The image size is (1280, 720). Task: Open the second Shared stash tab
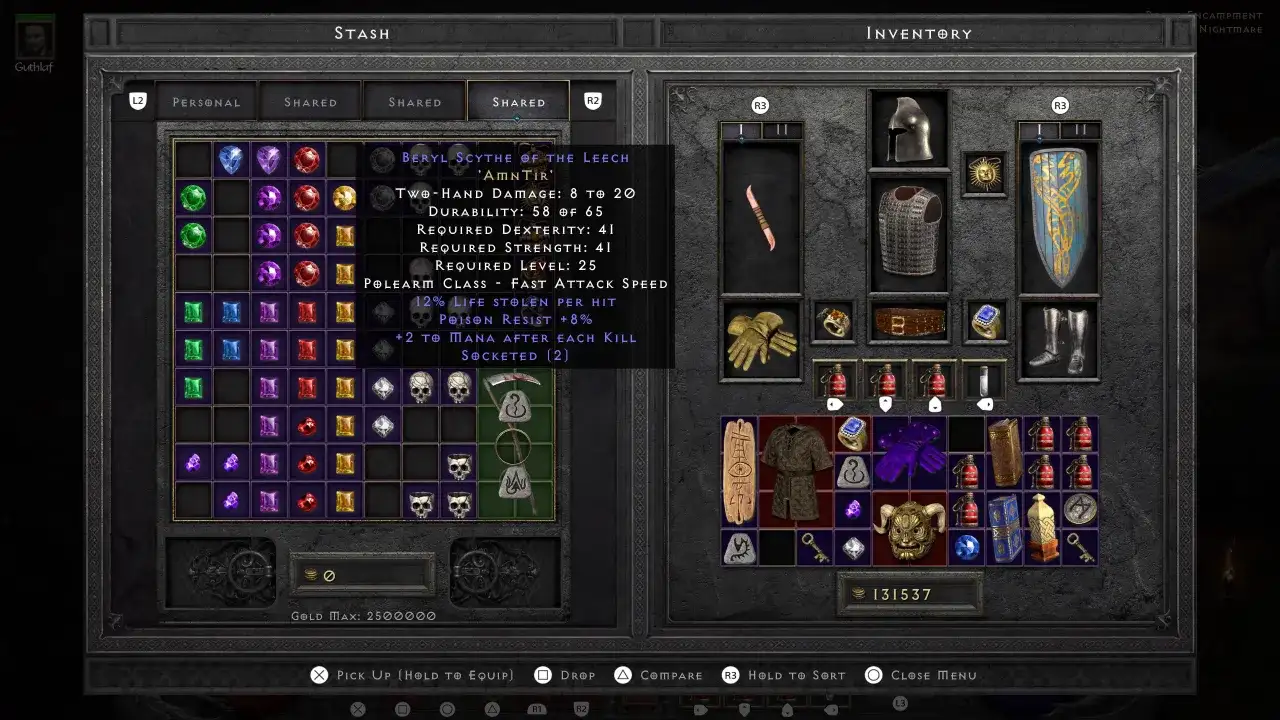(x=414, y=101)
